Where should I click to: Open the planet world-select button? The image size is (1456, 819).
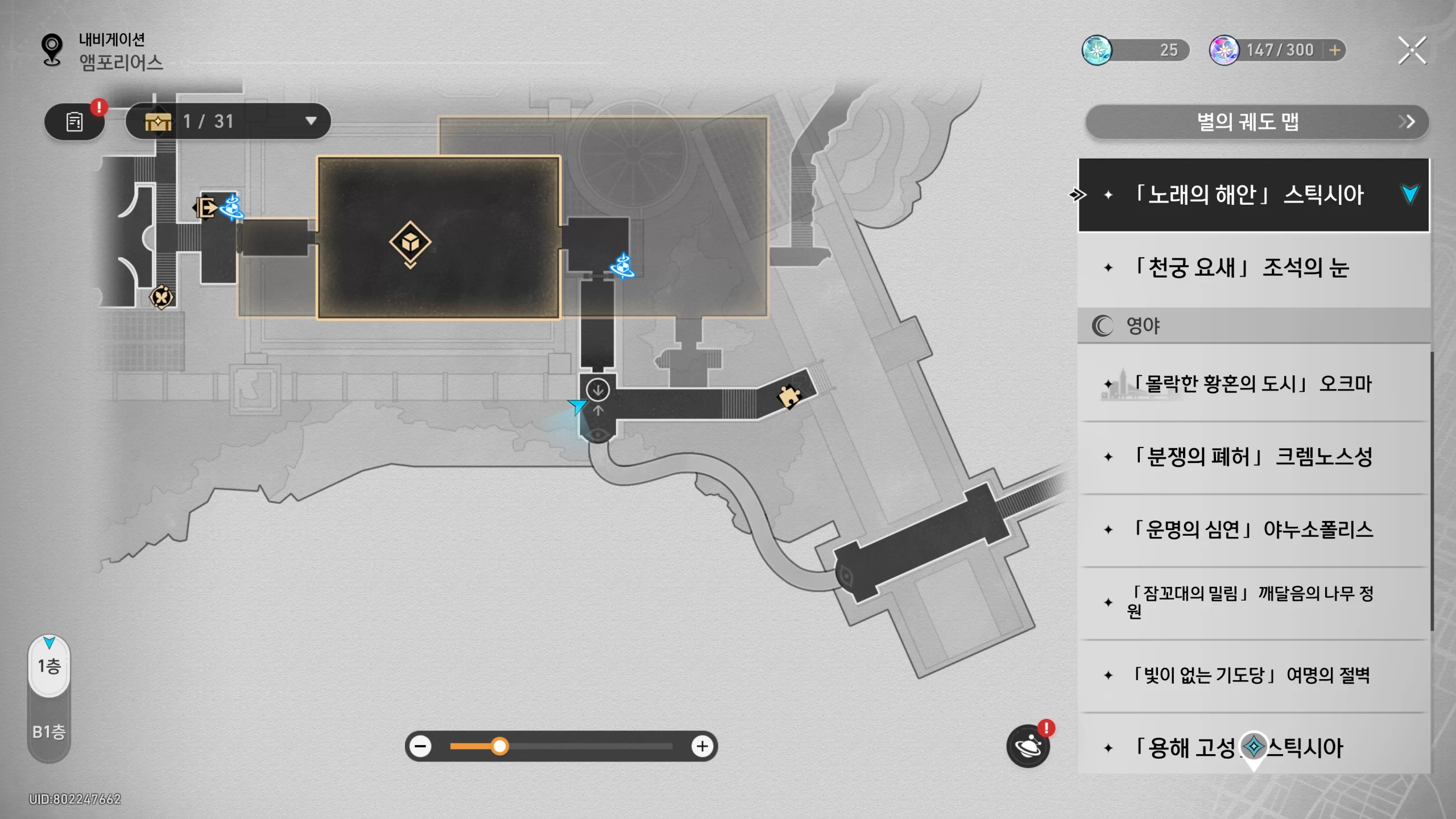tap(1028, 746)
